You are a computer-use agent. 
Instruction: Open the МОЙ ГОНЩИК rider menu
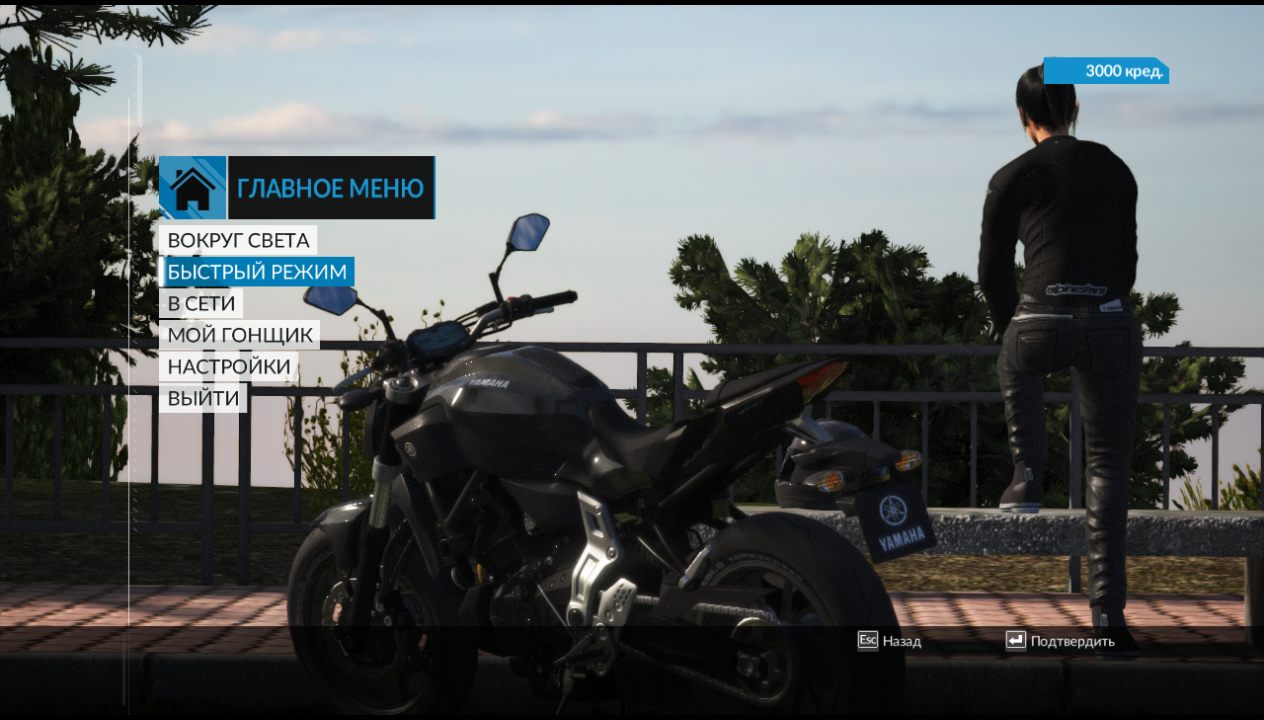click(240, 335)
